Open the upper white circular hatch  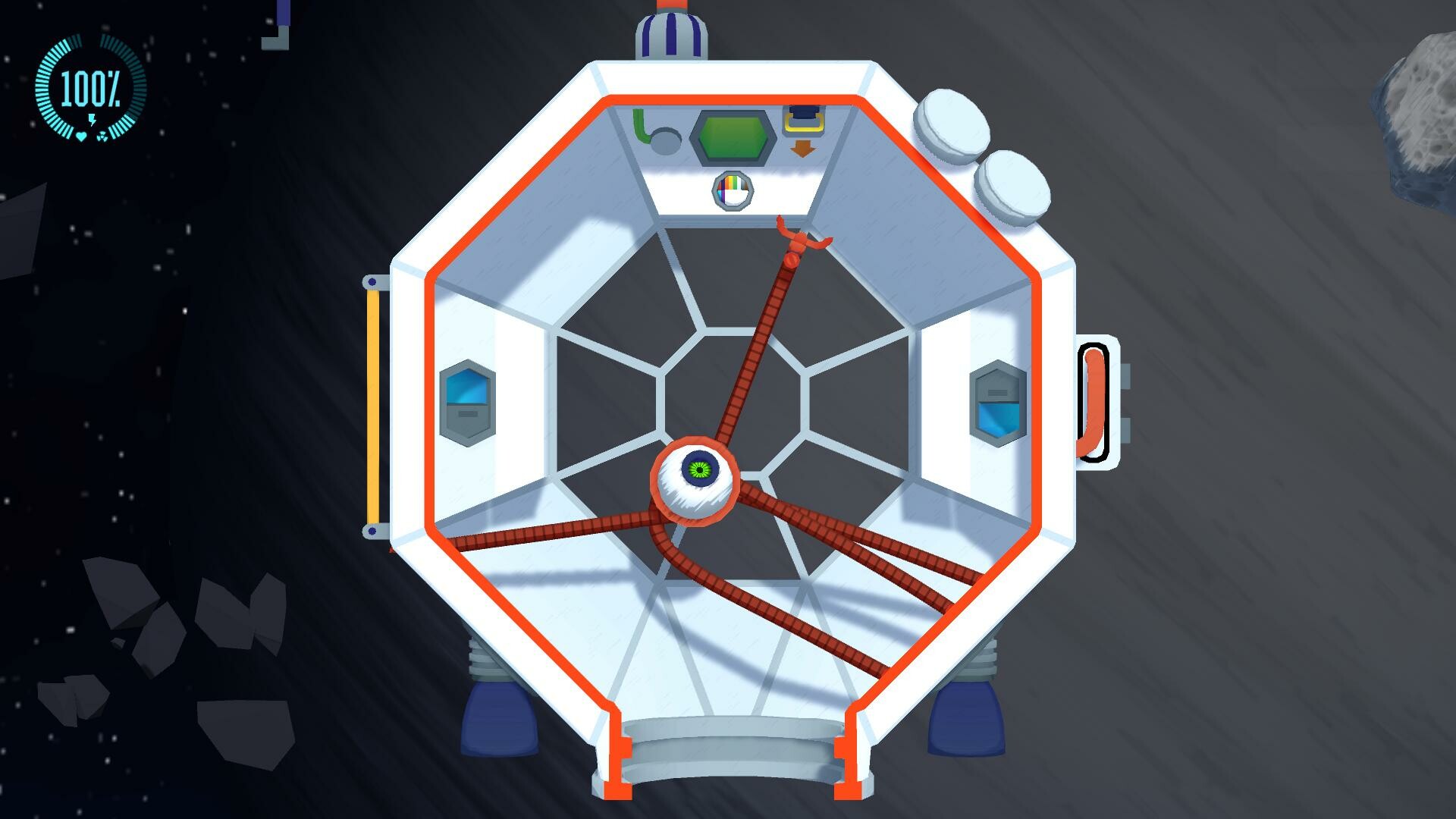pyautogui.click(x=952, y=121)
